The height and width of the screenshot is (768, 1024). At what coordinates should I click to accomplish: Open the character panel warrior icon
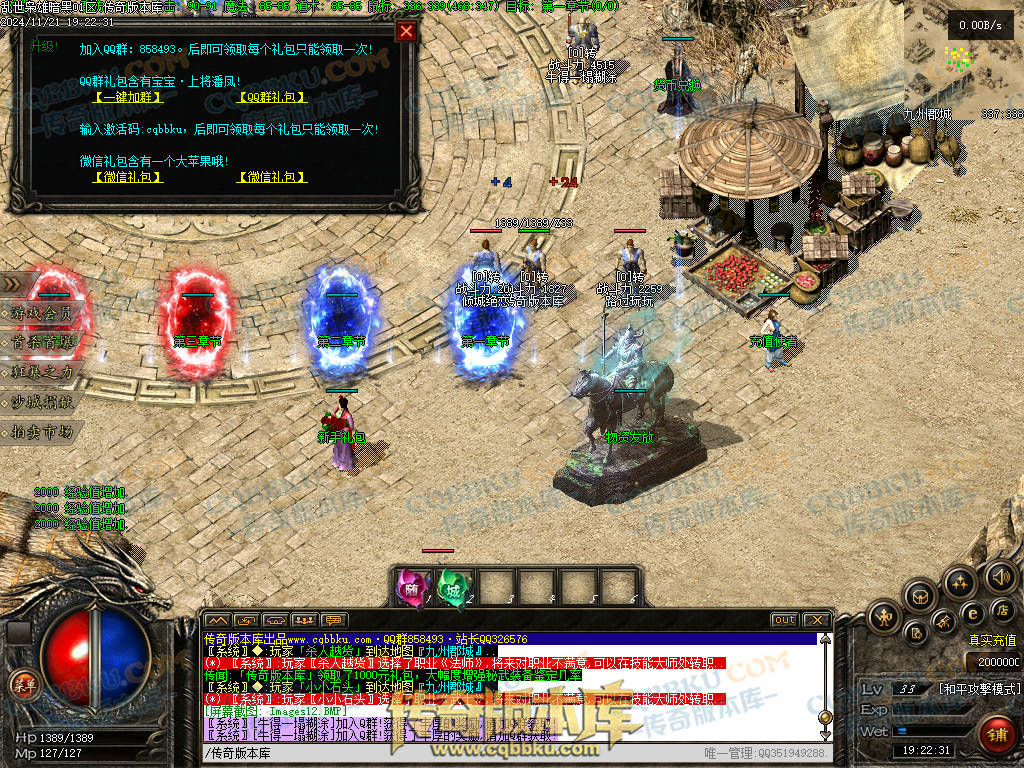(884, 617)
